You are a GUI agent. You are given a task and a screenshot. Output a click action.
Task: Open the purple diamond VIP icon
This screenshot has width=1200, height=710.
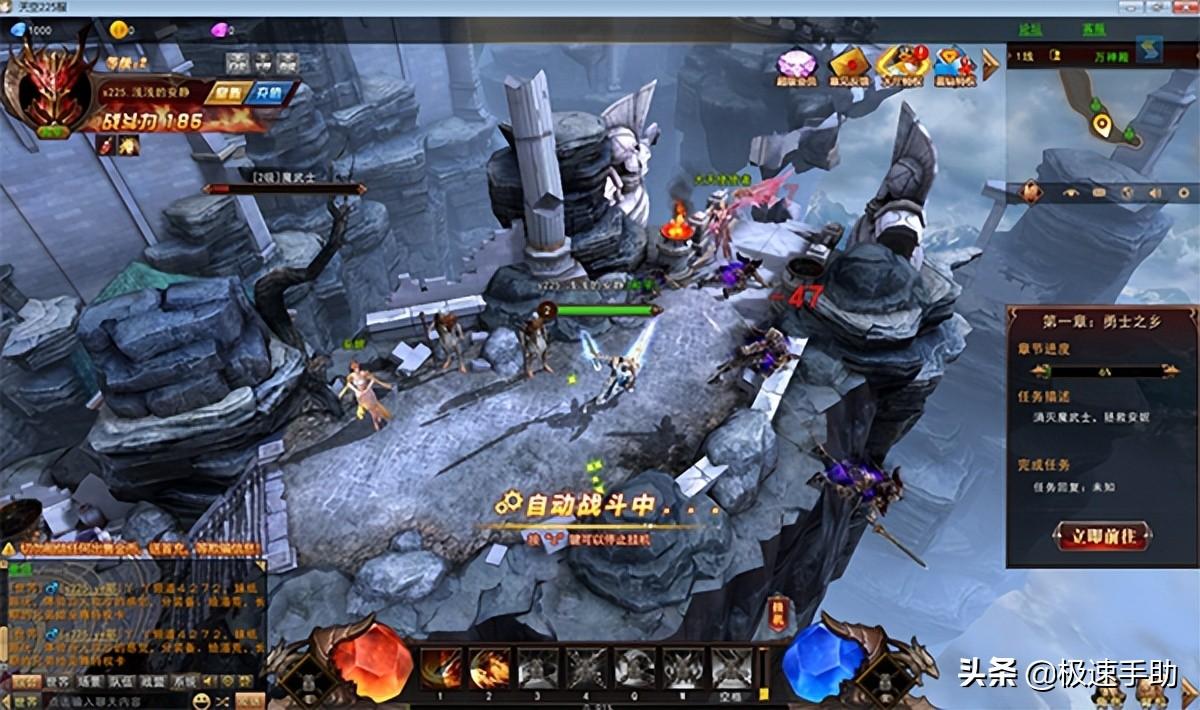click(797, 65)
